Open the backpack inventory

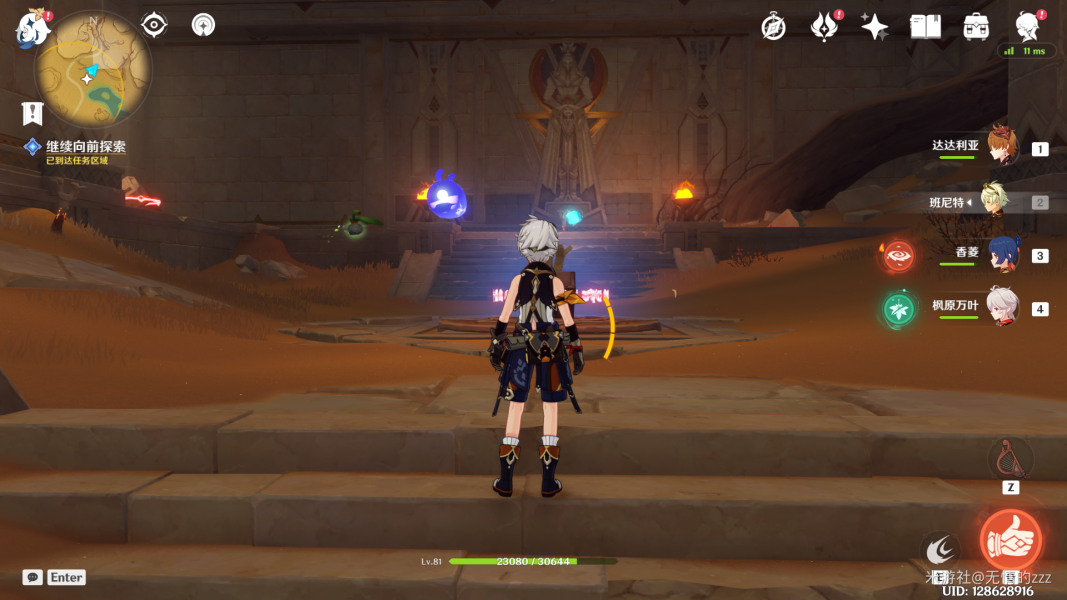pyautogui.click(x=976, y=27)
